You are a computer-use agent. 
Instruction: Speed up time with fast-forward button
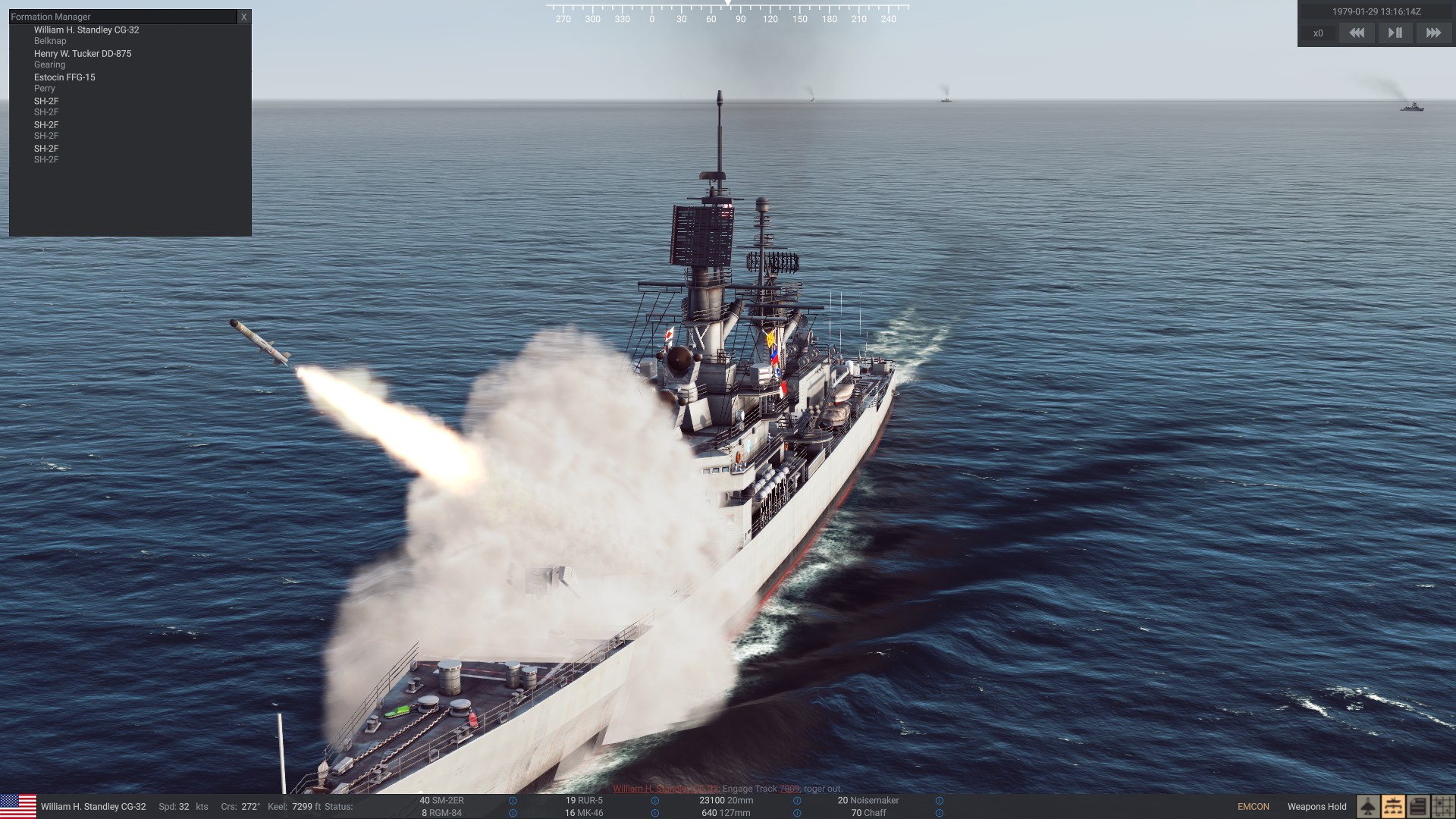[x=1433, y=33]
